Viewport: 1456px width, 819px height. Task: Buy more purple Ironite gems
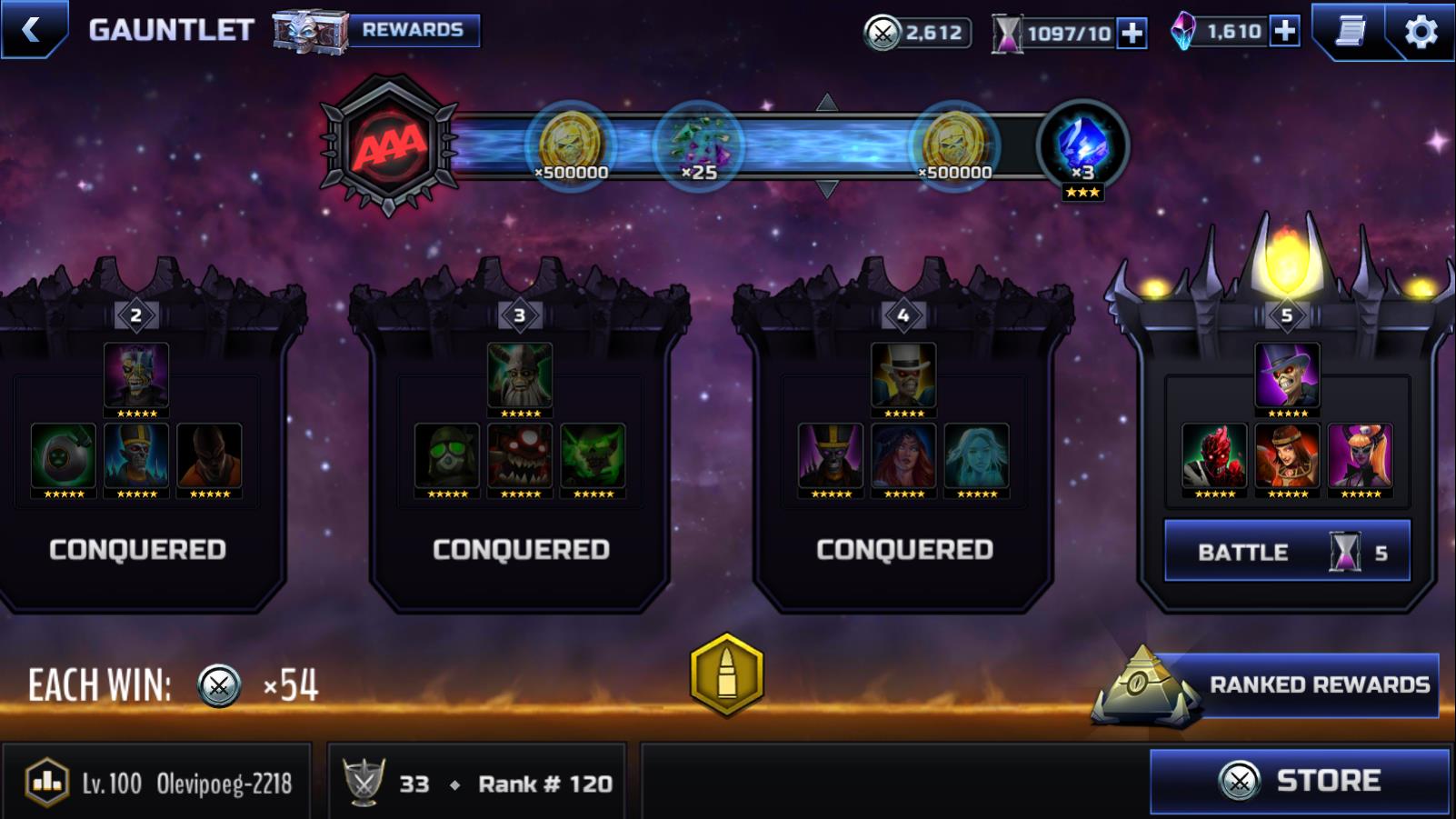[1284, 32]
